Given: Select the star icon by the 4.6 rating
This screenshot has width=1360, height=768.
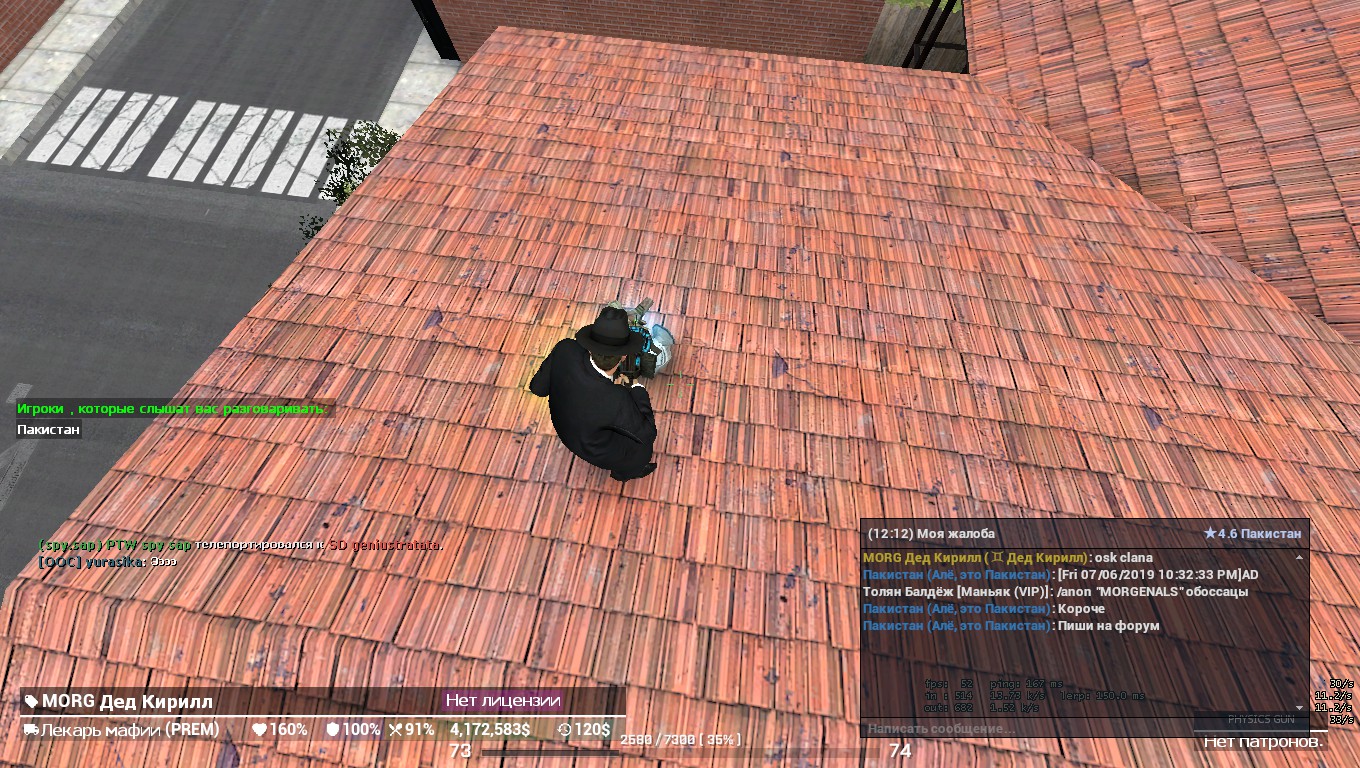Looking at the screenshot, I should pyautogui.click(x=1209, y=534).
